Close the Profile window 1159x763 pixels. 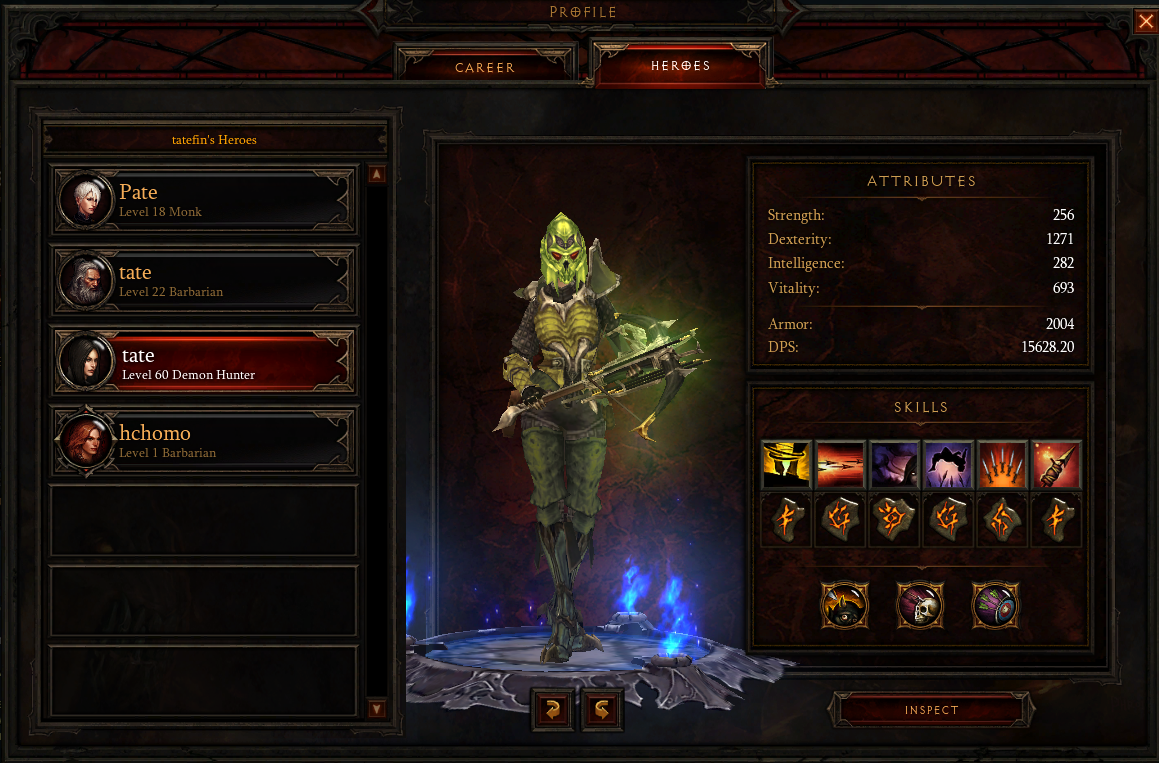[1146, 22]
